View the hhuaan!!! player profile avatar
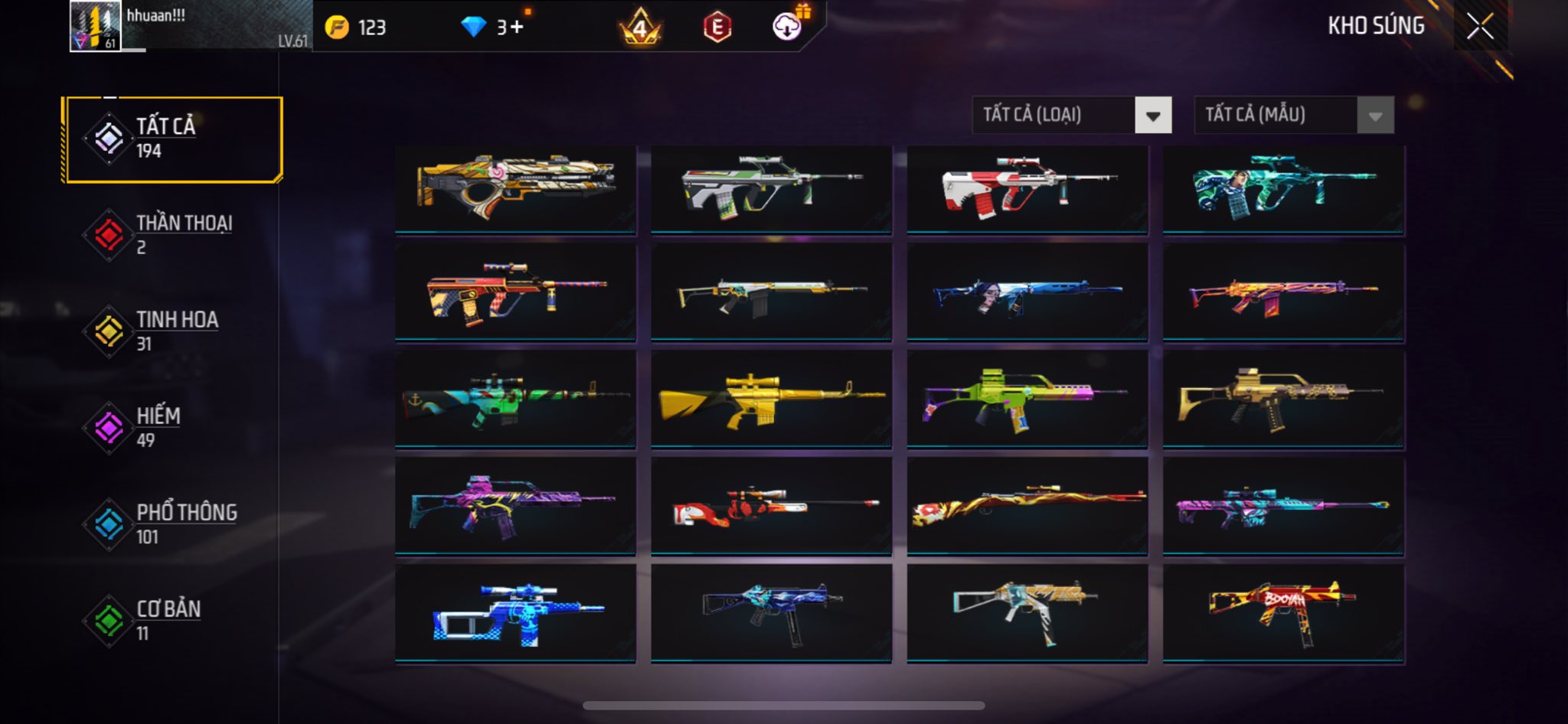 [95, 27]
